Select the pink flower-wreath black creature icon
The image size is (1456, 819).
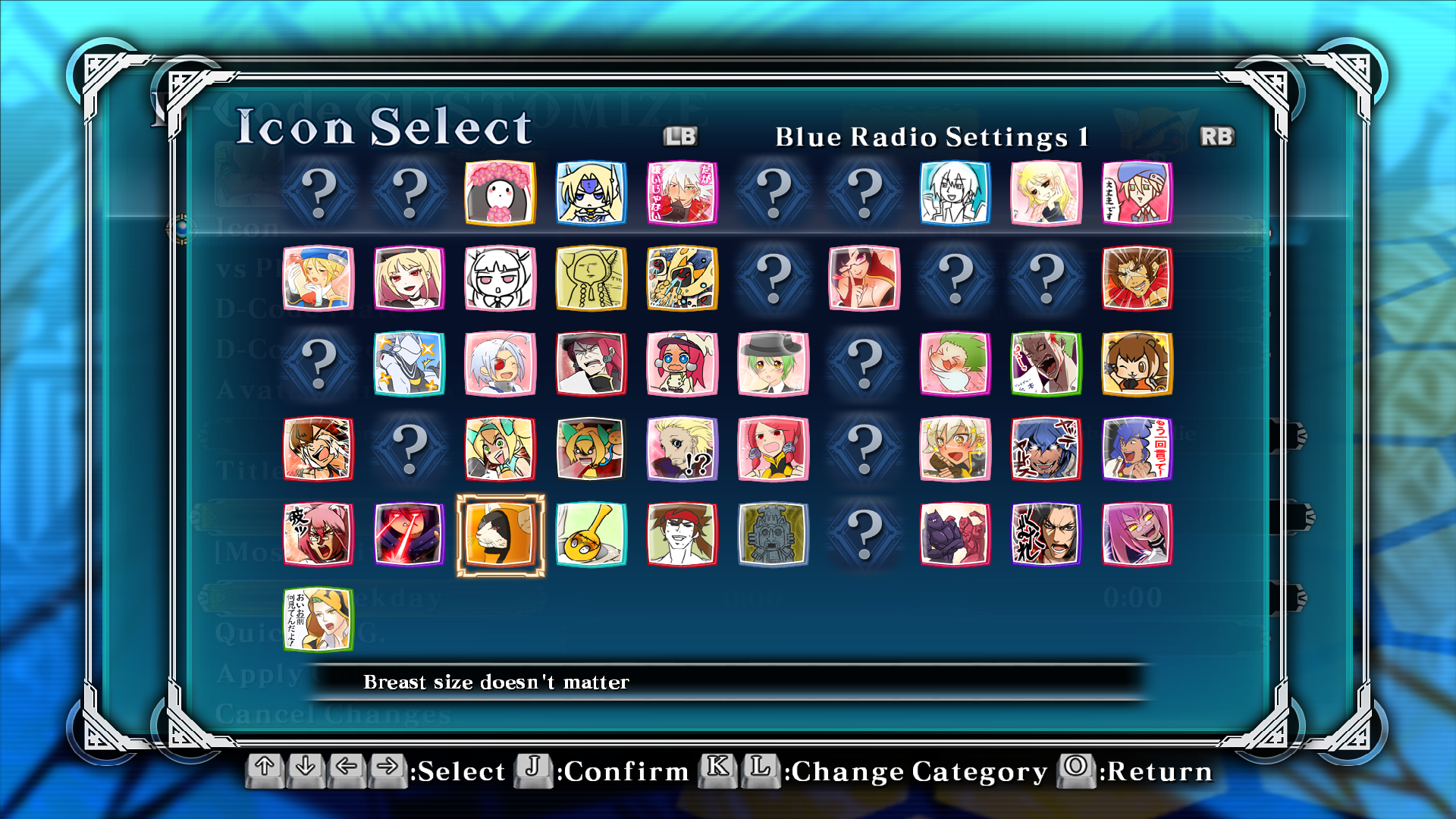[500, 193]
